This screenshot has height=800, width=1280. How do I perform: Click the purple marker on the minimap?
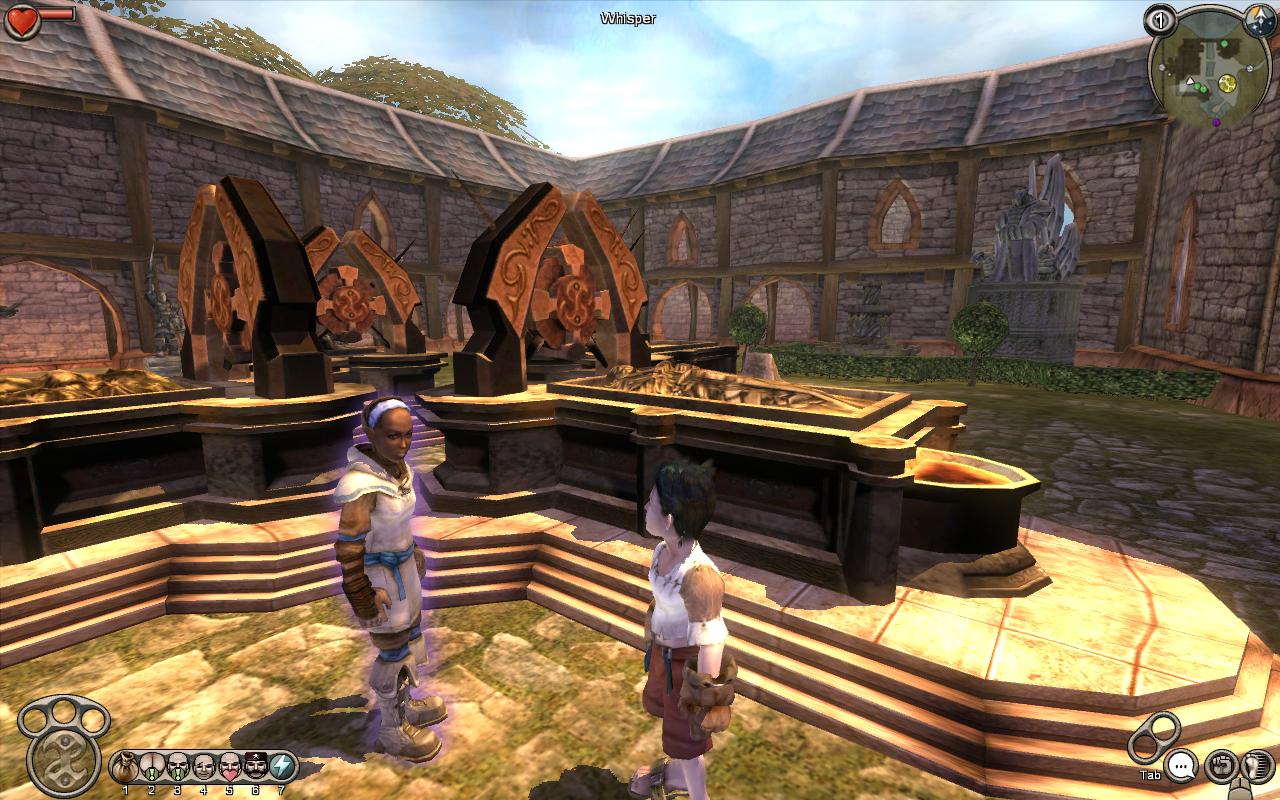coord(1216,122)
